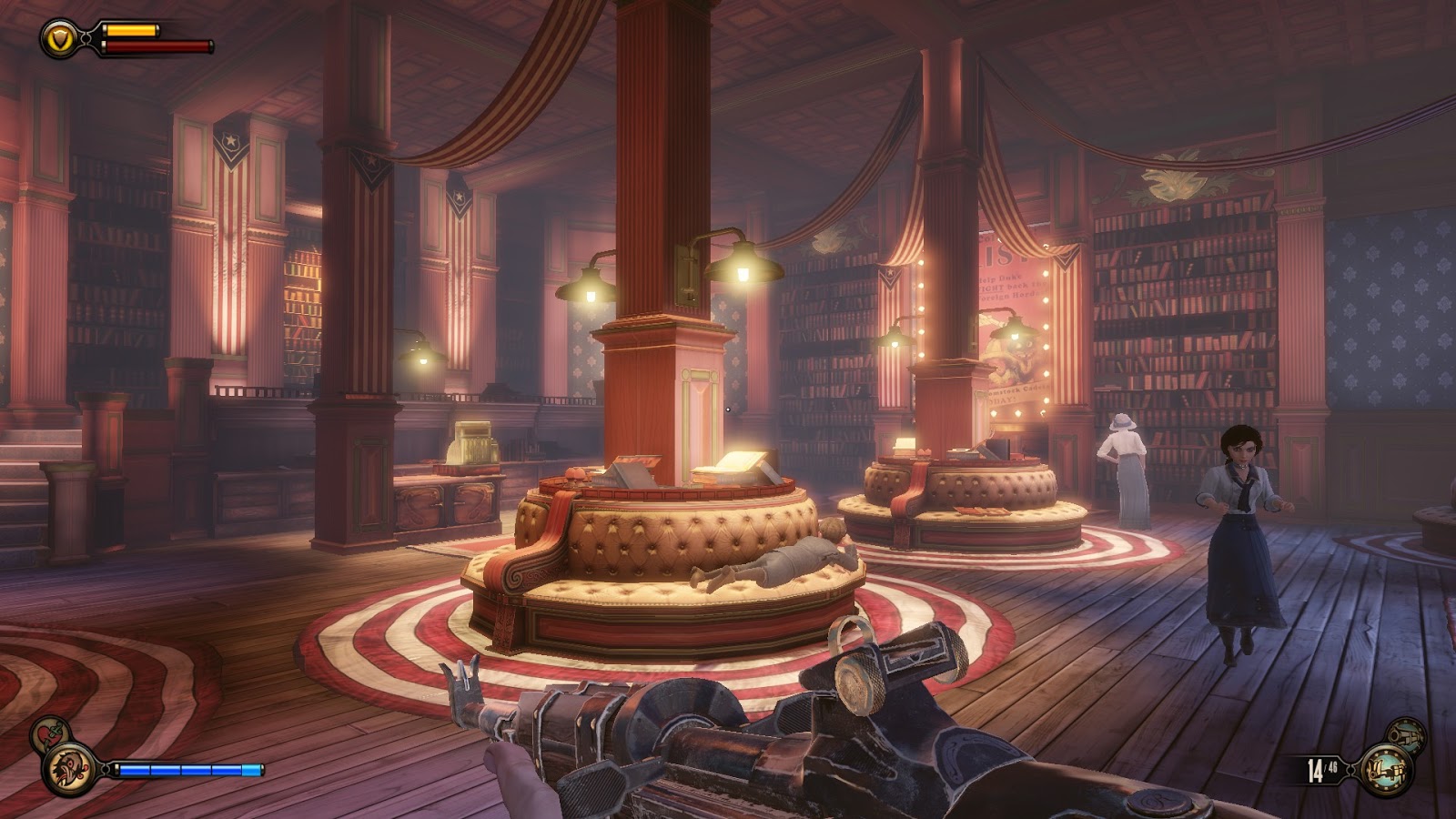Click the center aiming reticle dot

(728, 409)
